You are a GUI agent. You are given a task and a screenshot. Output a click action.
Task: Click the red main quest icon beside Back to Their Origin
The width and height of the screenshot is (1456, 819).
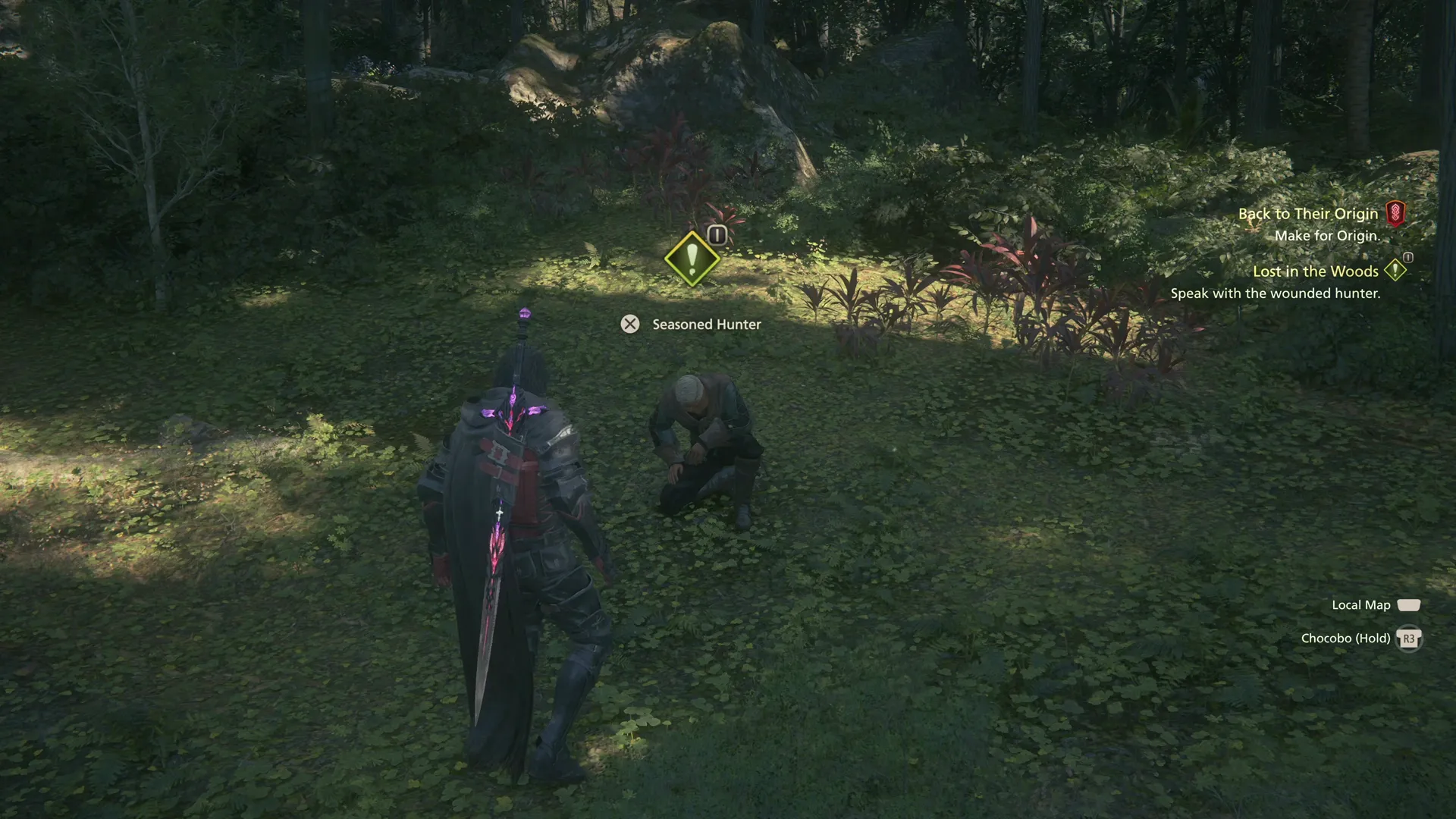(x=1398, y=213)
